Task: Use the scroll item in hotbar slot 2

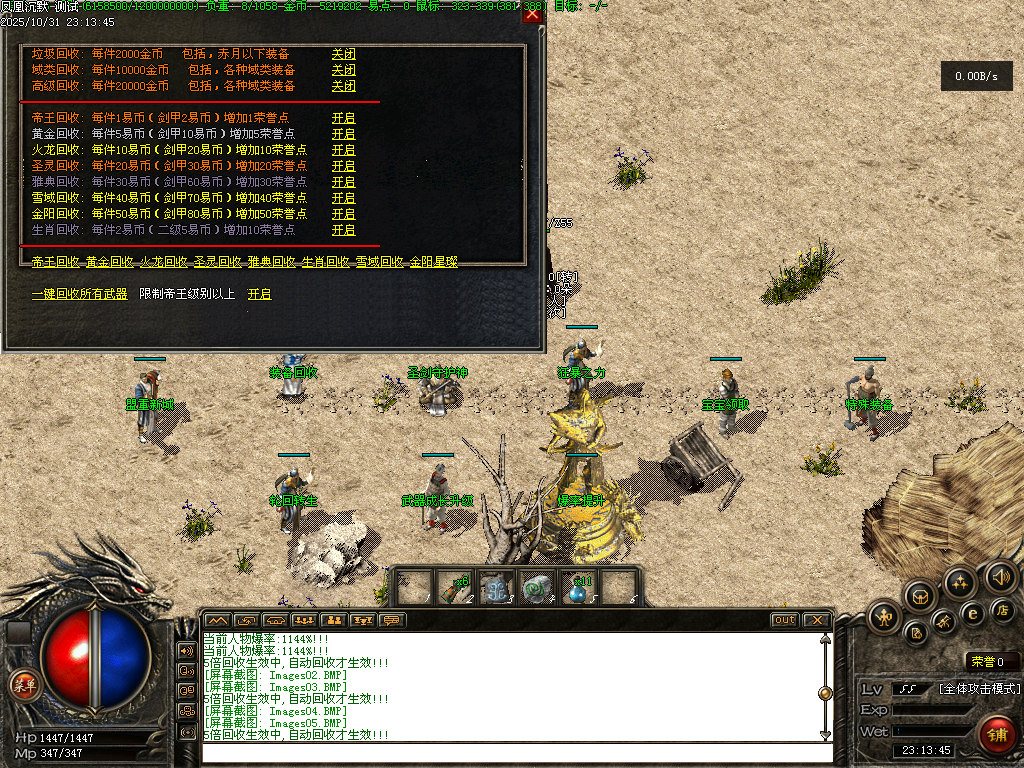Action: pyautogui.click(x=456, y=588)
